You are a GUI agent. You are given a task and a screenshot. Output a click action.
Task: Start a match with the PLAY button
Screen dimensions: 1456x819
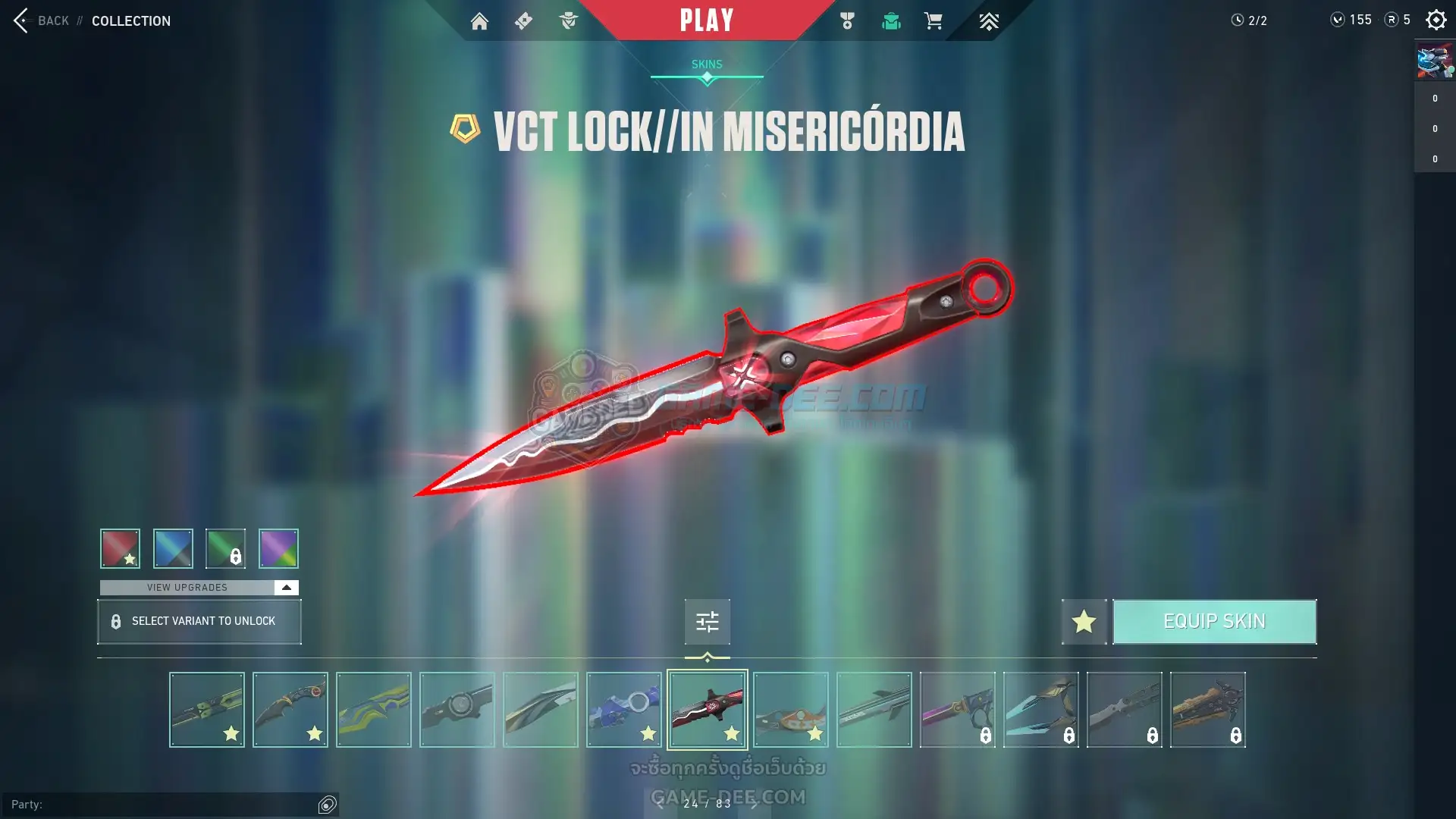tap(706, 20)
